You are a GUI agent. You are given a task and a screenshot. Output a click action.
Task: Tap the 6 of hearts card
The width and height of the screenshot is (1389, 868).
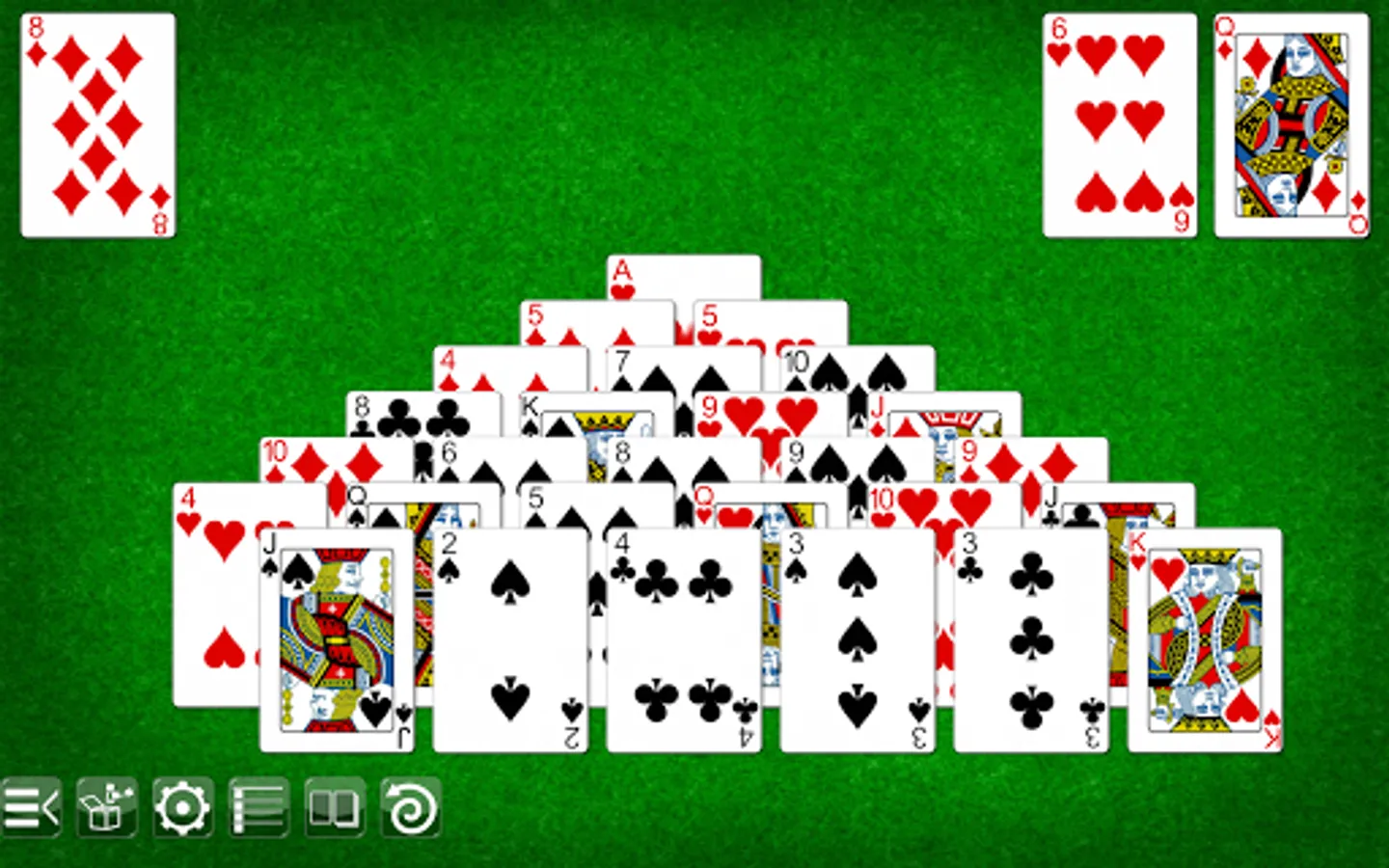click(1118, 122)
